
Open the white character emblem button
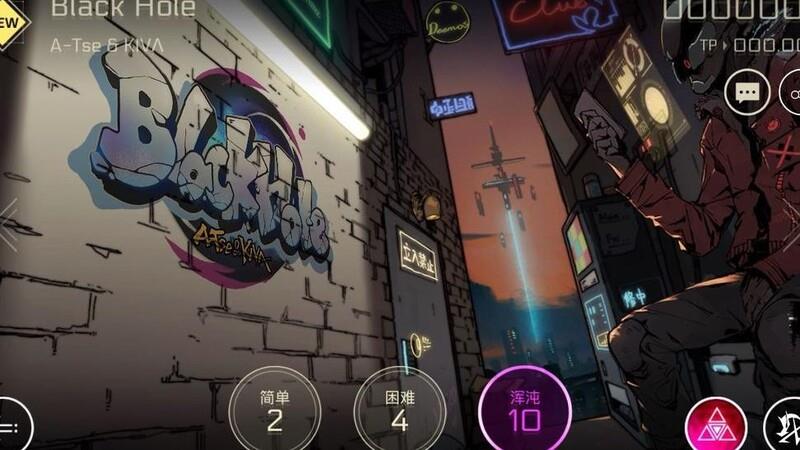tap(783, 427)
